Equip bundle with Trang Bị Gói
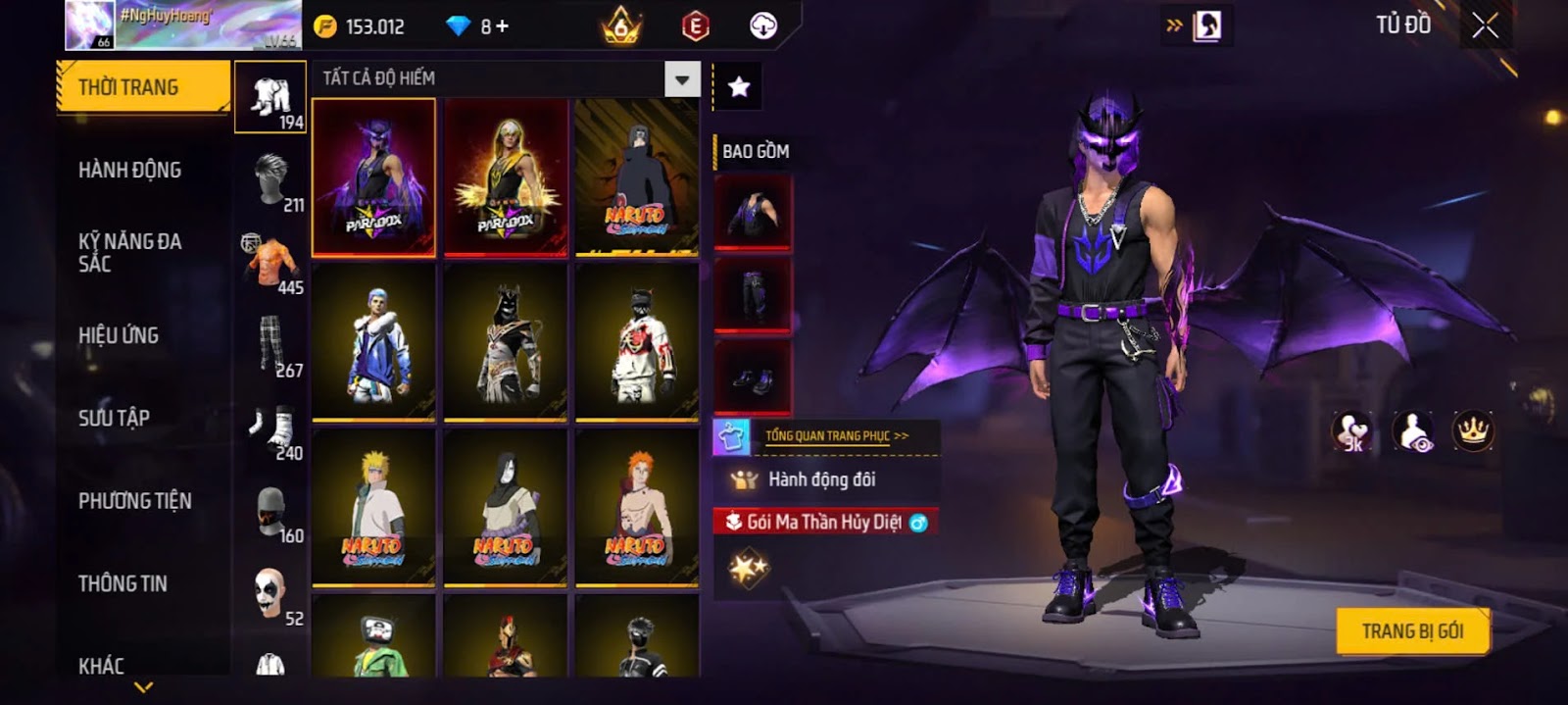Image resolution: width=1568 pixels, height=705 pixels. pyautogui.click(x=1412, y=631)
